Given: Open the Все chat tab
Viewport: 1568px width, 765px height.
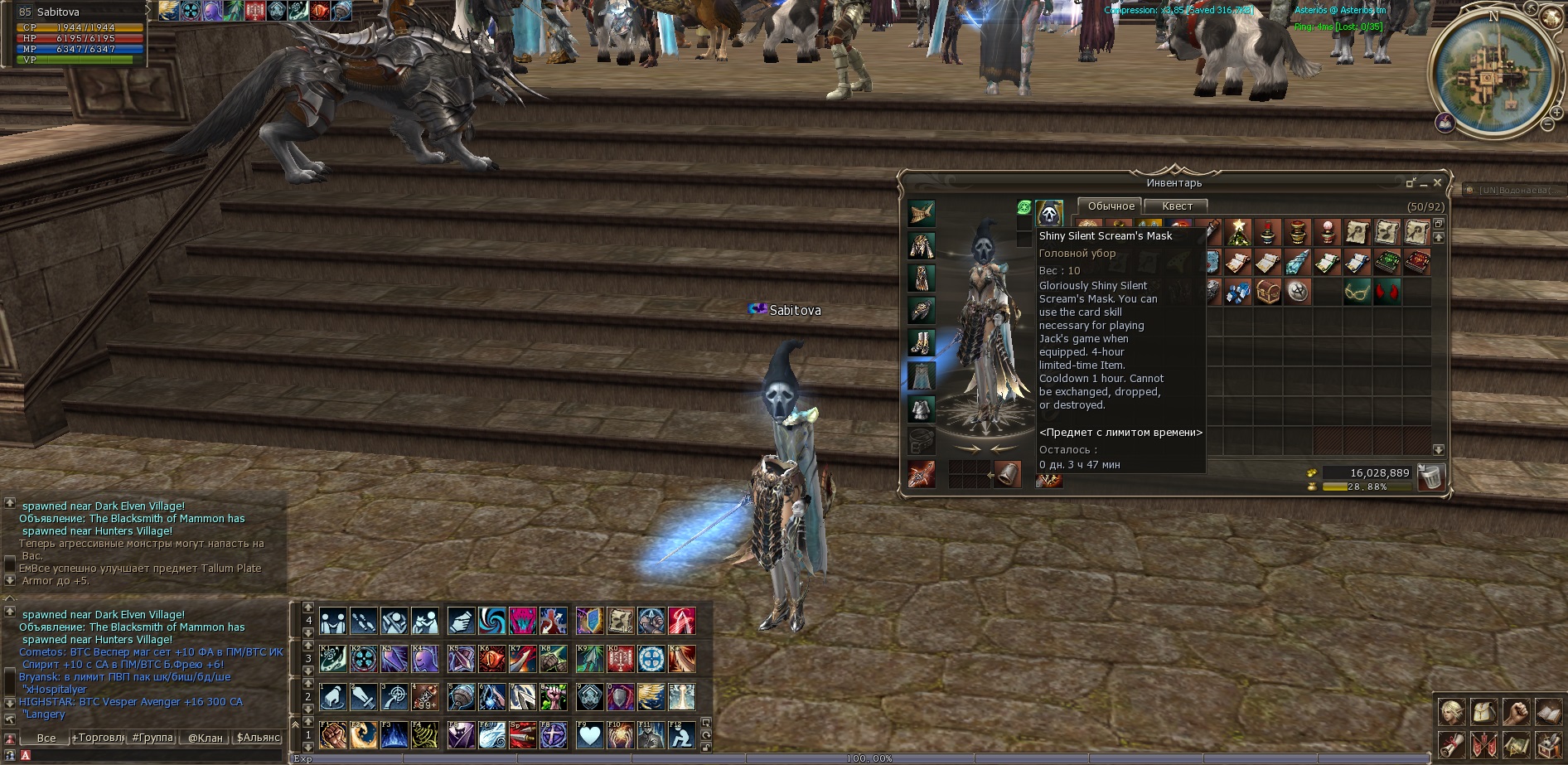Looking at the screenshot, I should pyautogui.click(x=46, y=738).
